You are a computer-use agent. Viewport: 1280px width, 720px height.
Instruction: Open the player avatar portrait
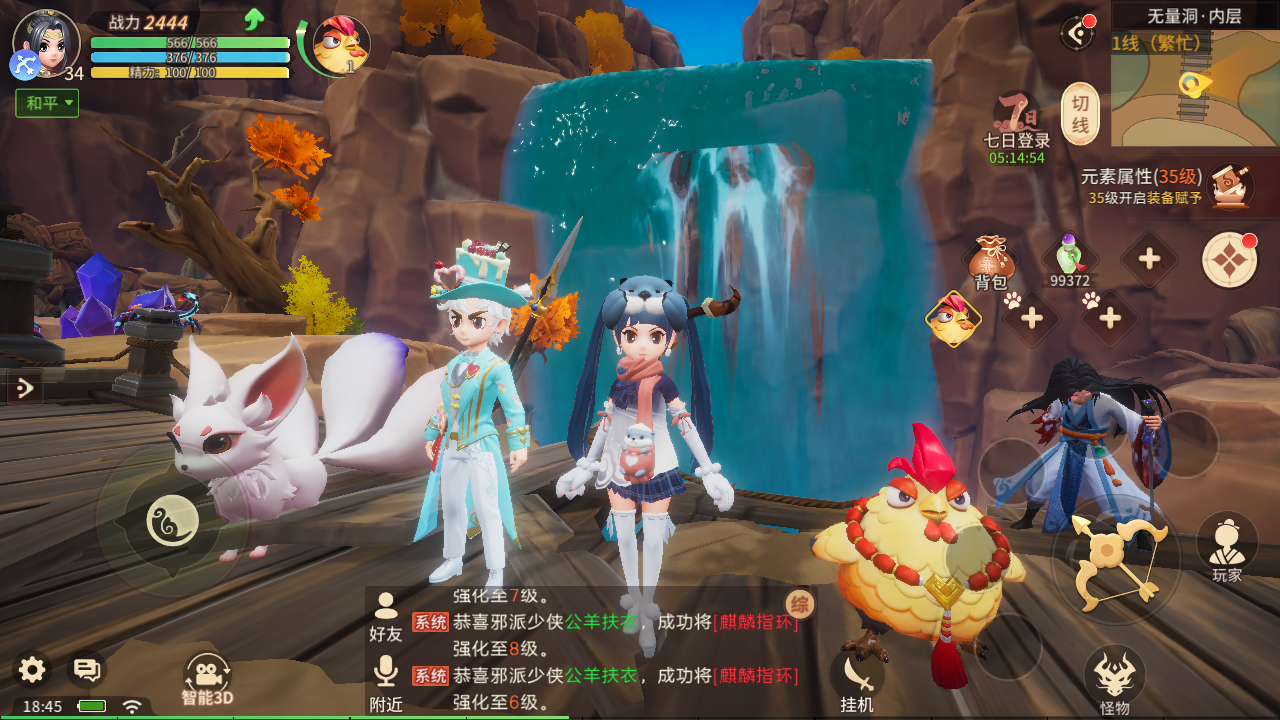coord(45,42)
